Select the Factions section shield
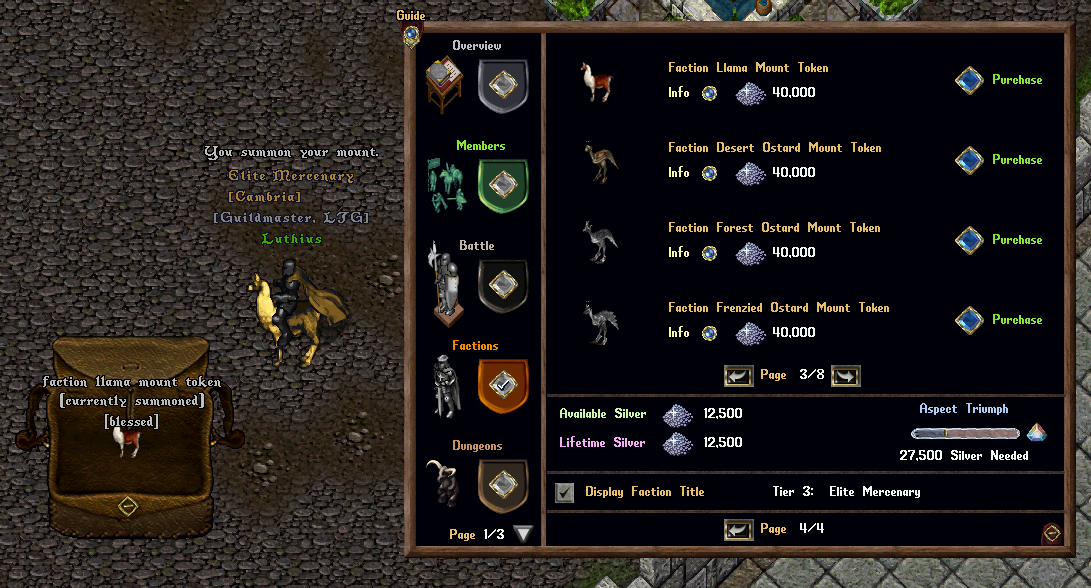 pos(503,386)
